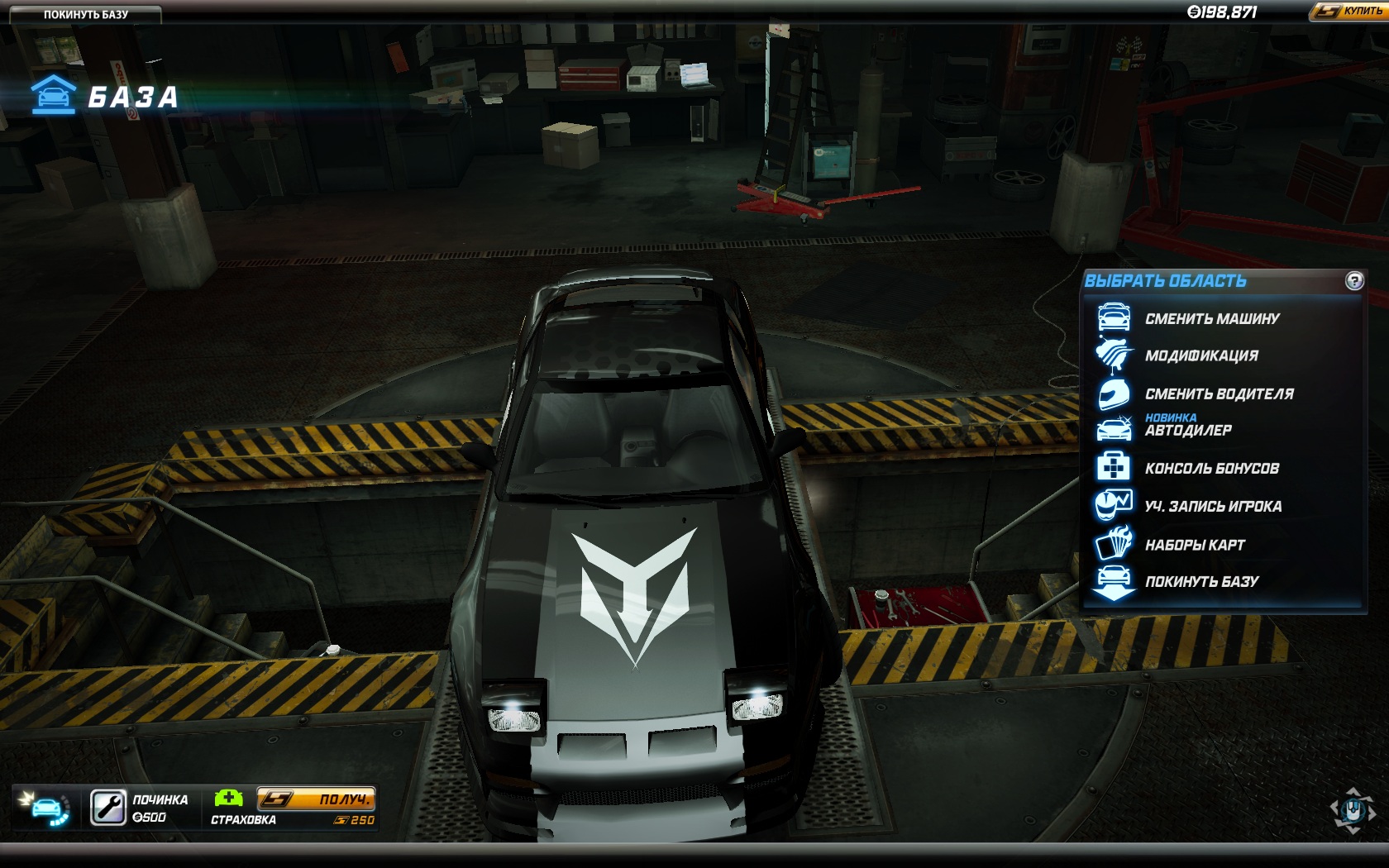
Task: Select Сменить машину menu entry
Action: click(x=1211, y=319)
